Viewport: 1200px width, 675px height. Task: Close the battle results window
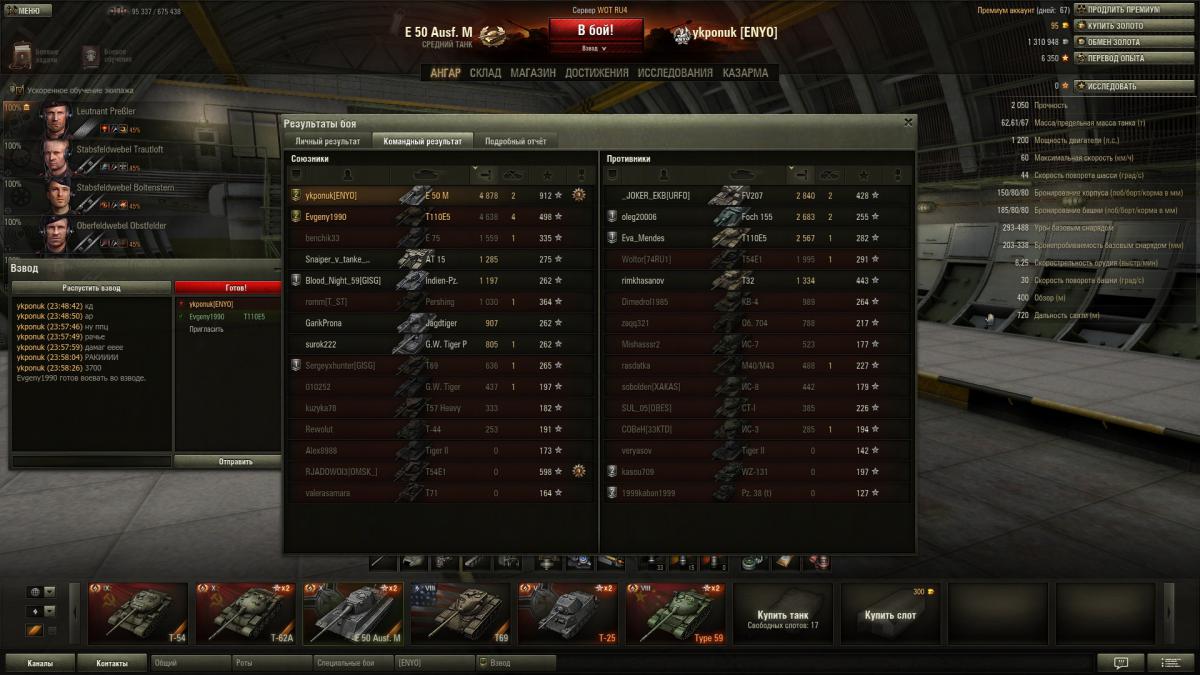tap(908, 122)
